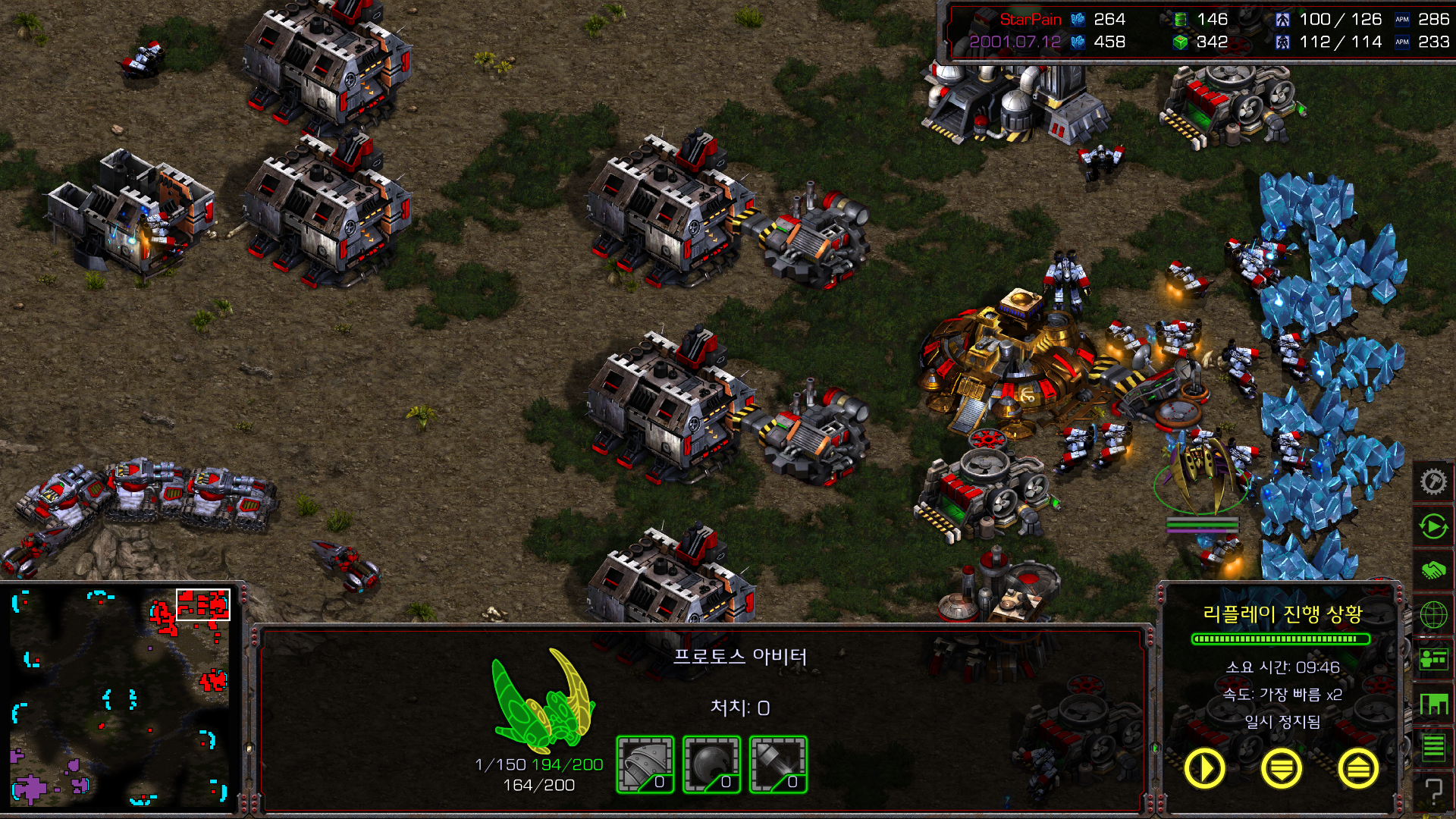Select the Arbiter wireframe portrait
Image resolution: width=1456 pixels, height=819 pixels.
click(542, 699)
